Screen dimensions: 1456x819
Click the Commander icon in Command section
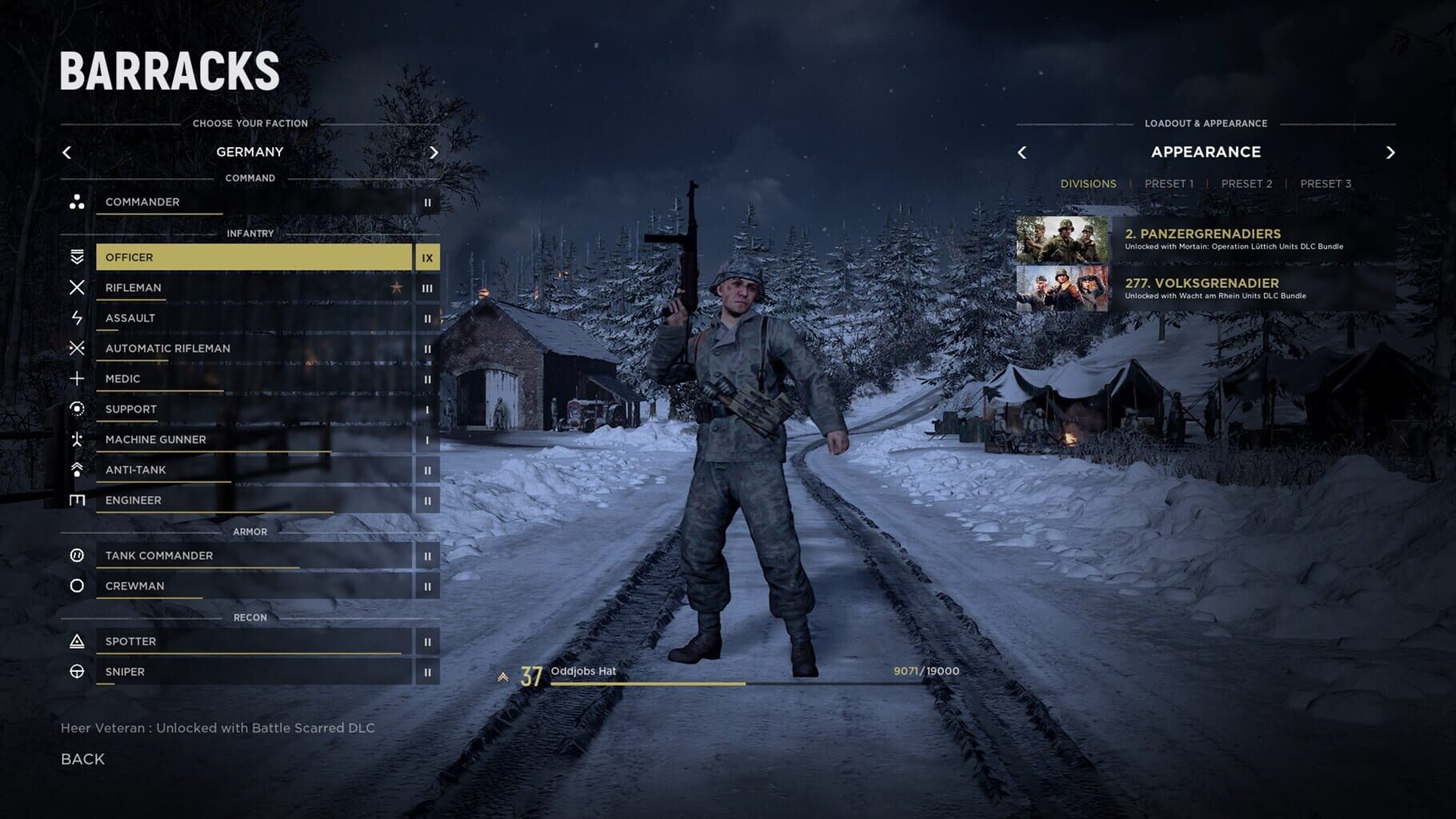78,202
